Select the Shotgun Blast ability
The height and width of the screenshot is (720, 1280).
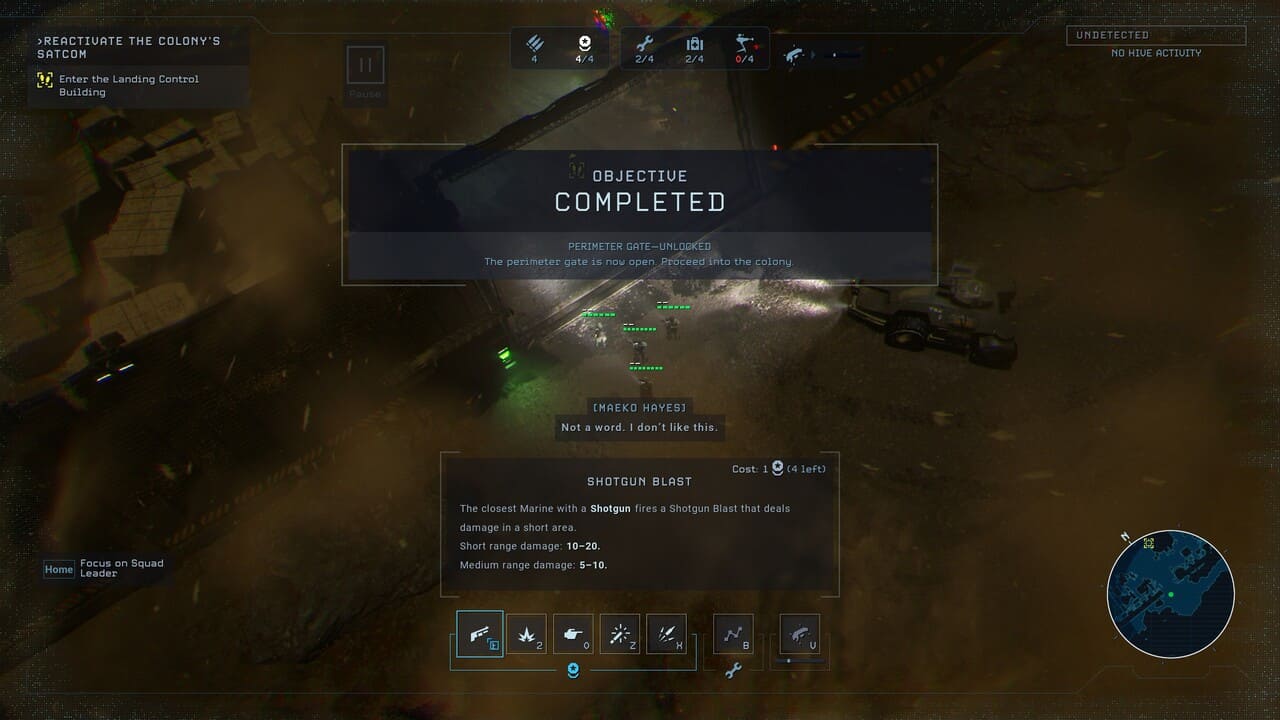[x=479, y=634]
